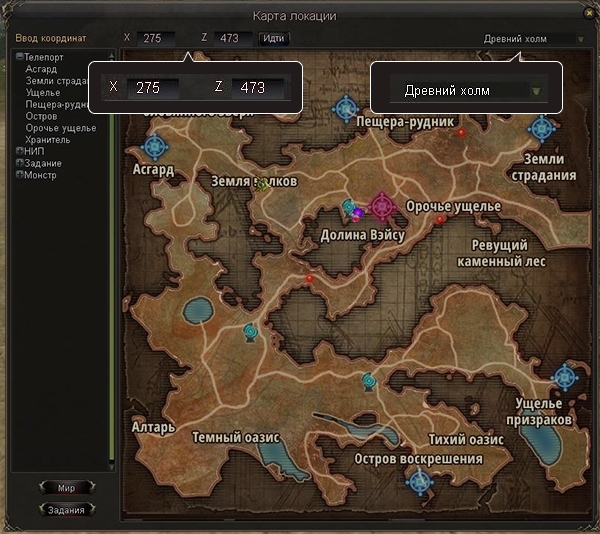The image size is (600, 534).
Task: Choose the Хранитель list entry
Action: tap(48, 140)
